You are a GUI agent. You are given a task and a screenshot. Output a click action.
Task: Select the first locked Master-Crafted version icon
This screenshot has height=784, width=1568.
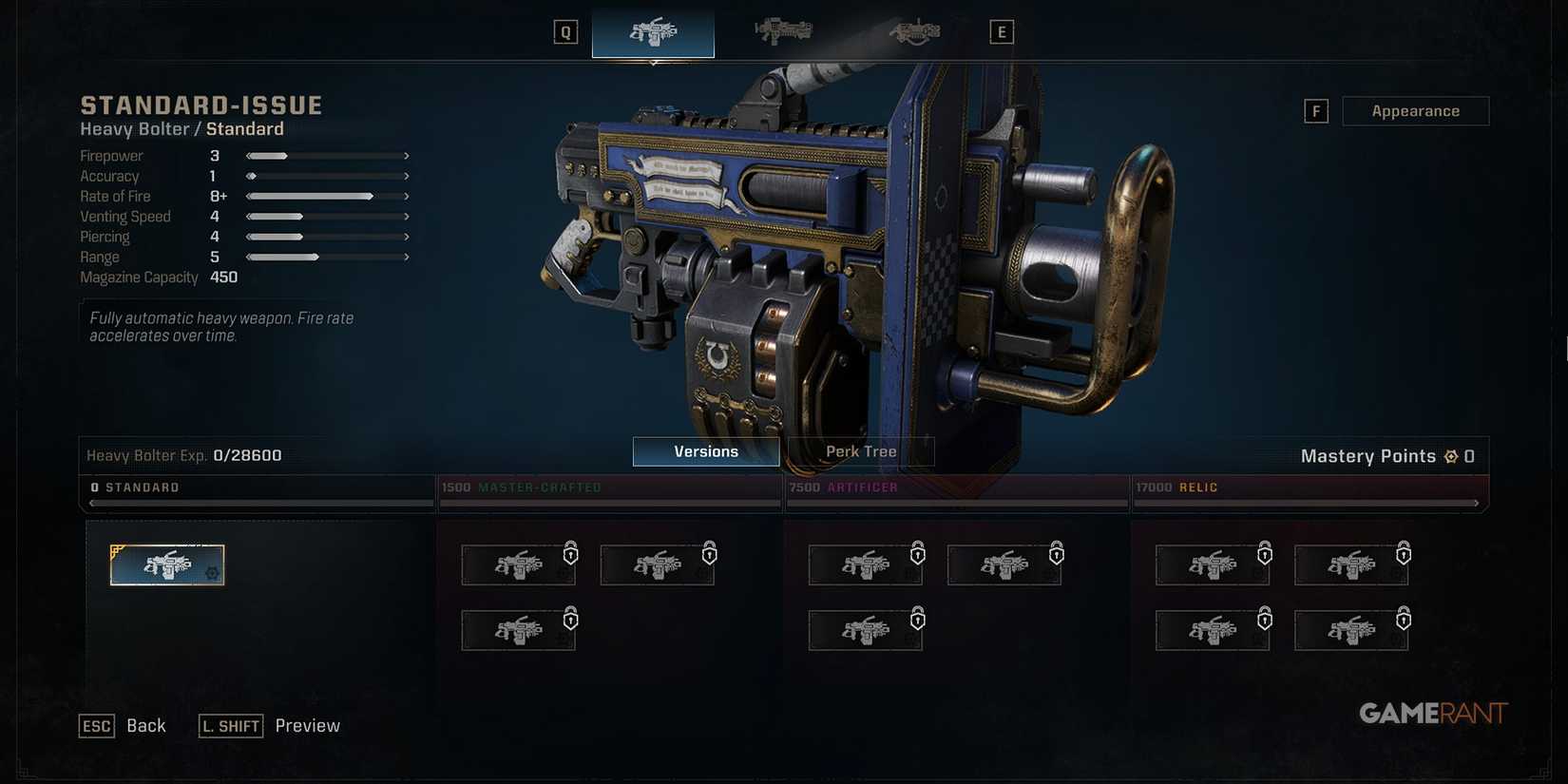click(518, 564)
